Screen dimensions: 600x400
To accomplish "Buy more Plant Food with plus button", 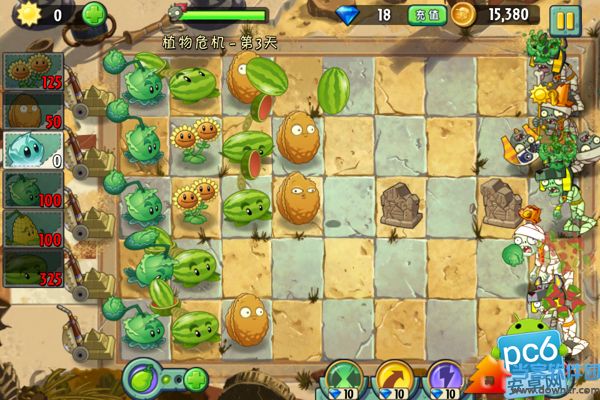I will click(x=196, y=380).
